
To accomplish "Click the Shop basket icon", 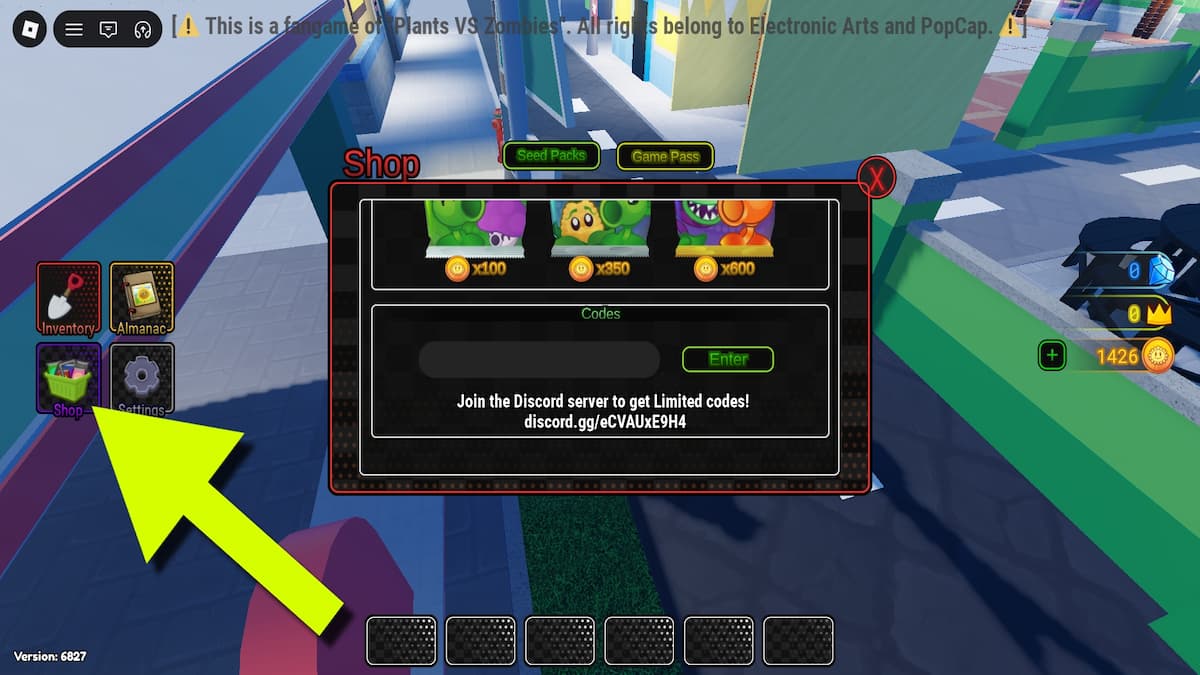I will click(x=68, y=379).
